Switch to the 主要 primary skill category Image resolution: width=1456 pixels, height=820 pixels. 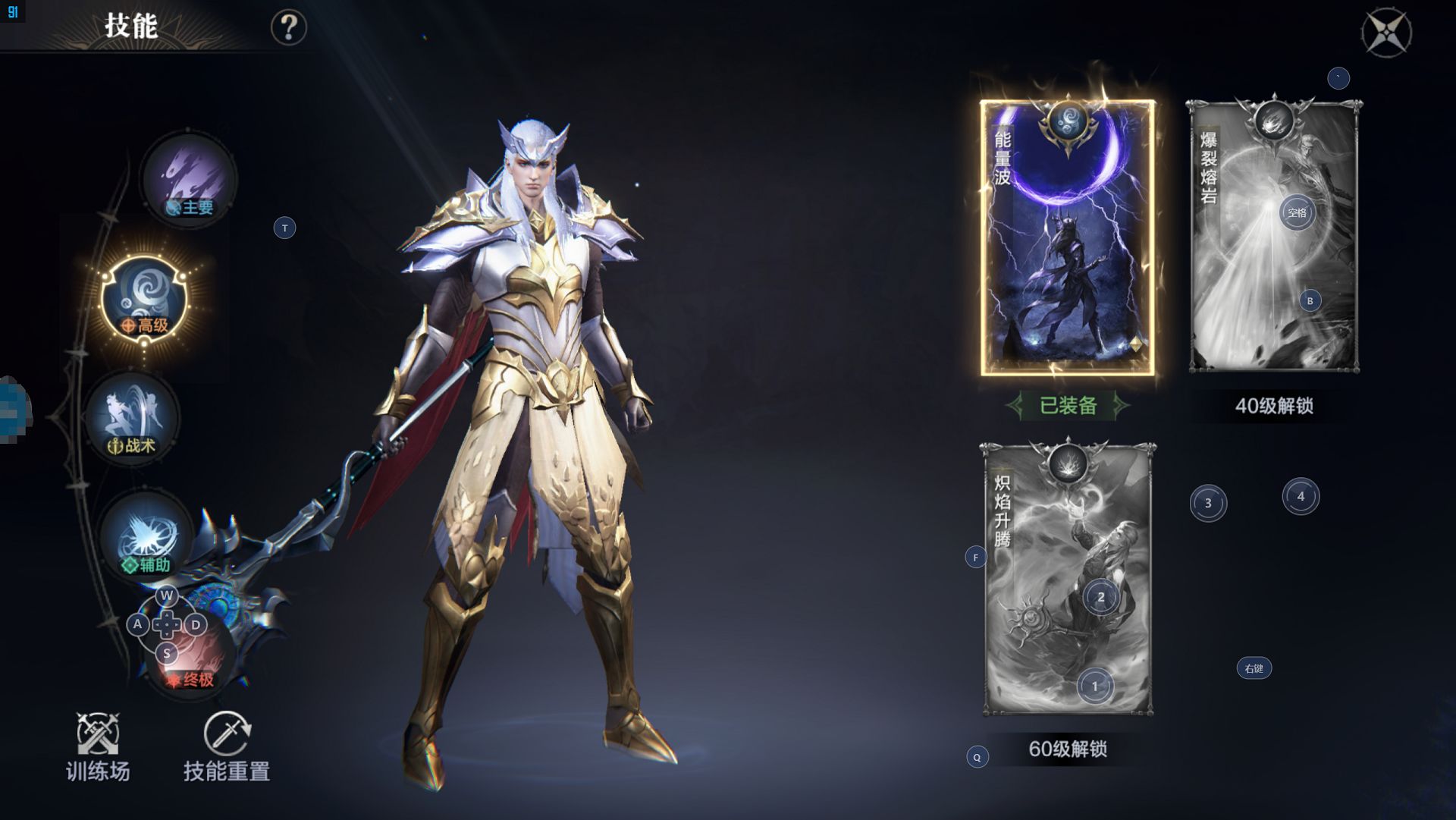click(x=190, y=180)
